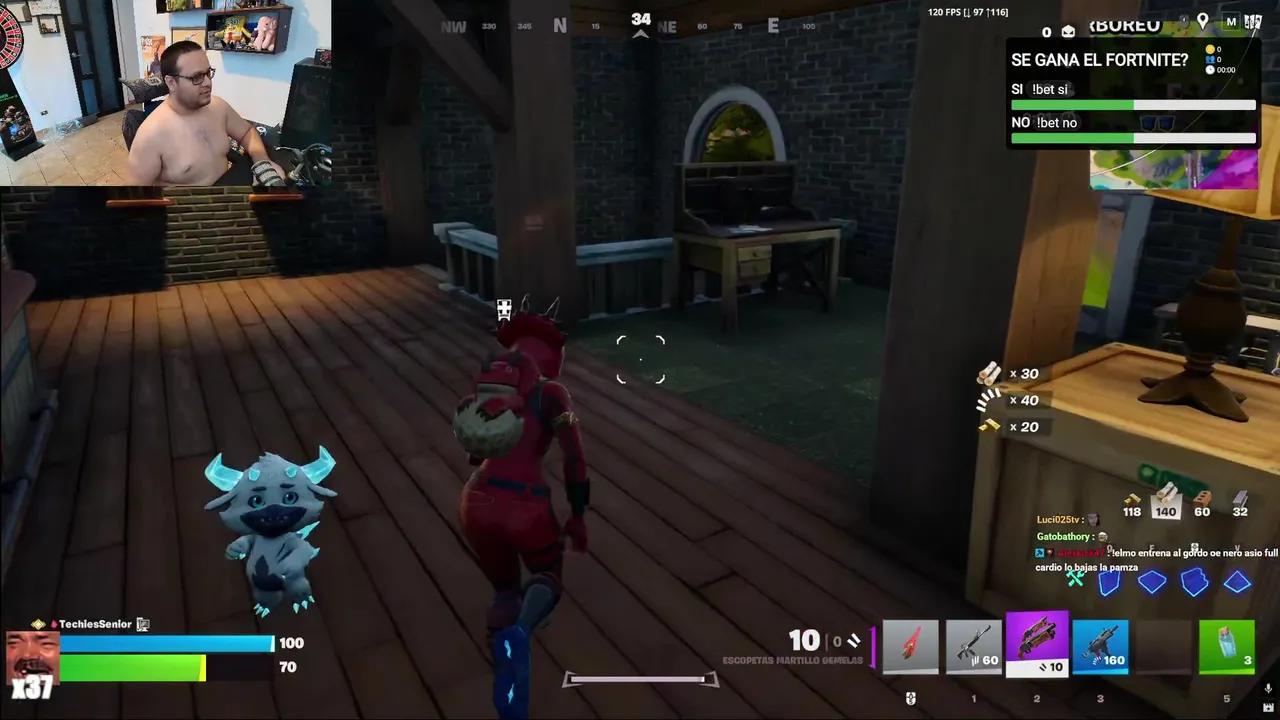Viewport: 1280px width, 720px height.
Task: Select the pickaxe harvesting tool slot
Action: point(910,645)
